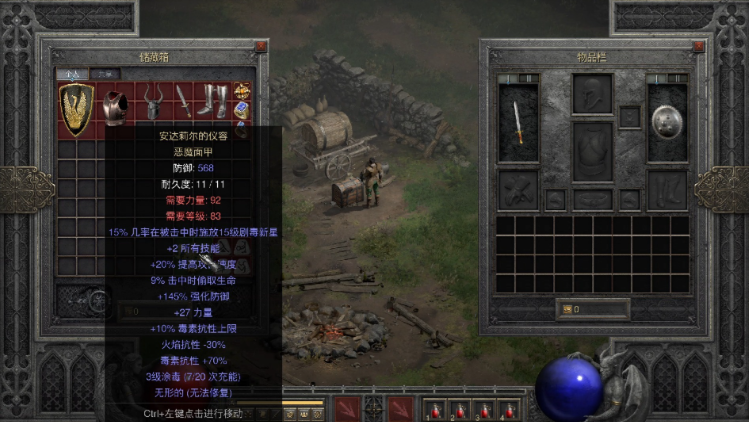Click the inventory gold amount button
This screenshot has width=749, height=422.
(x=592, y=309)
